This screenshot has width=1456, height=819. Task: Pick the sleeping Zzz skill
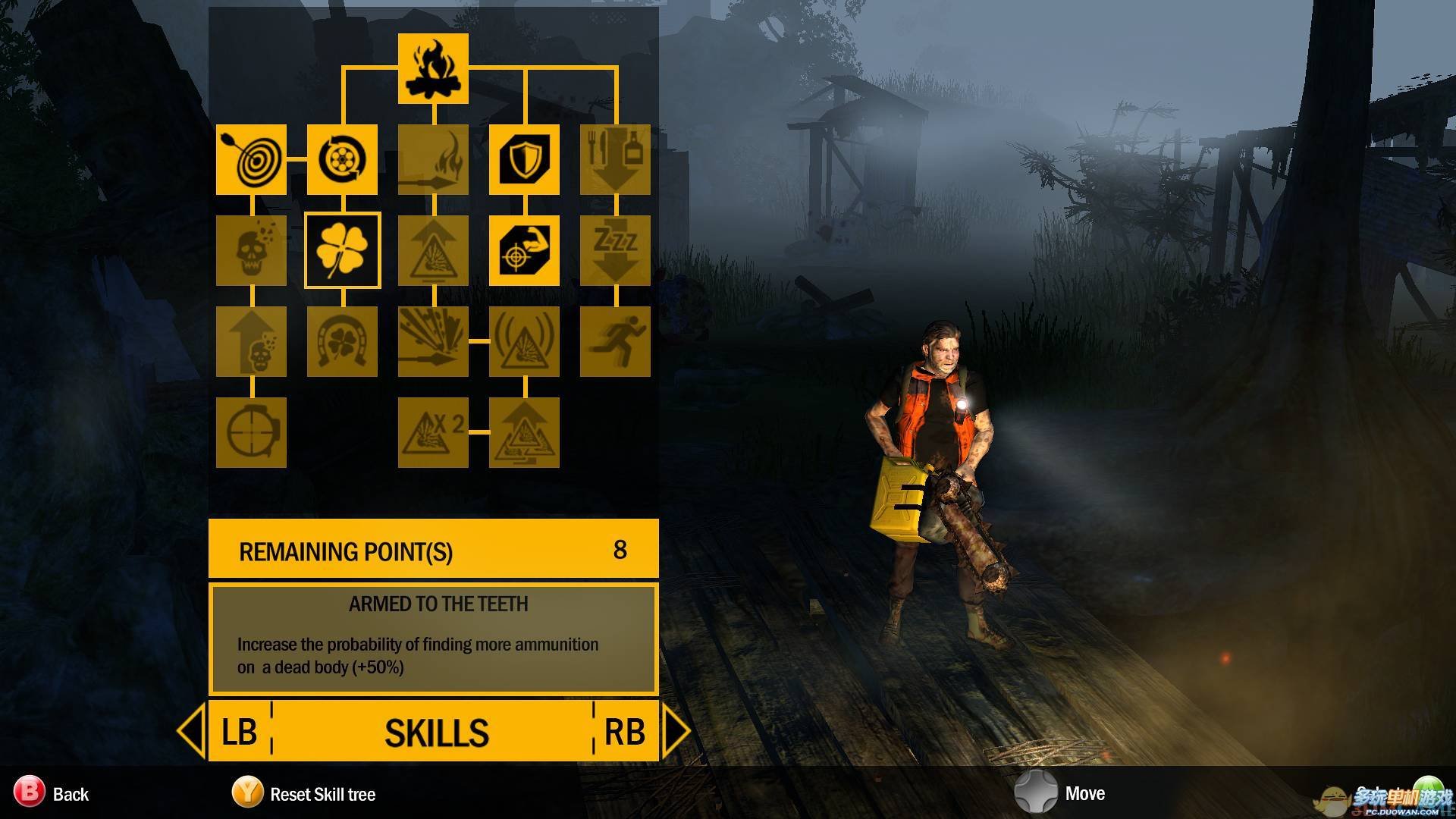click(615, 250)
